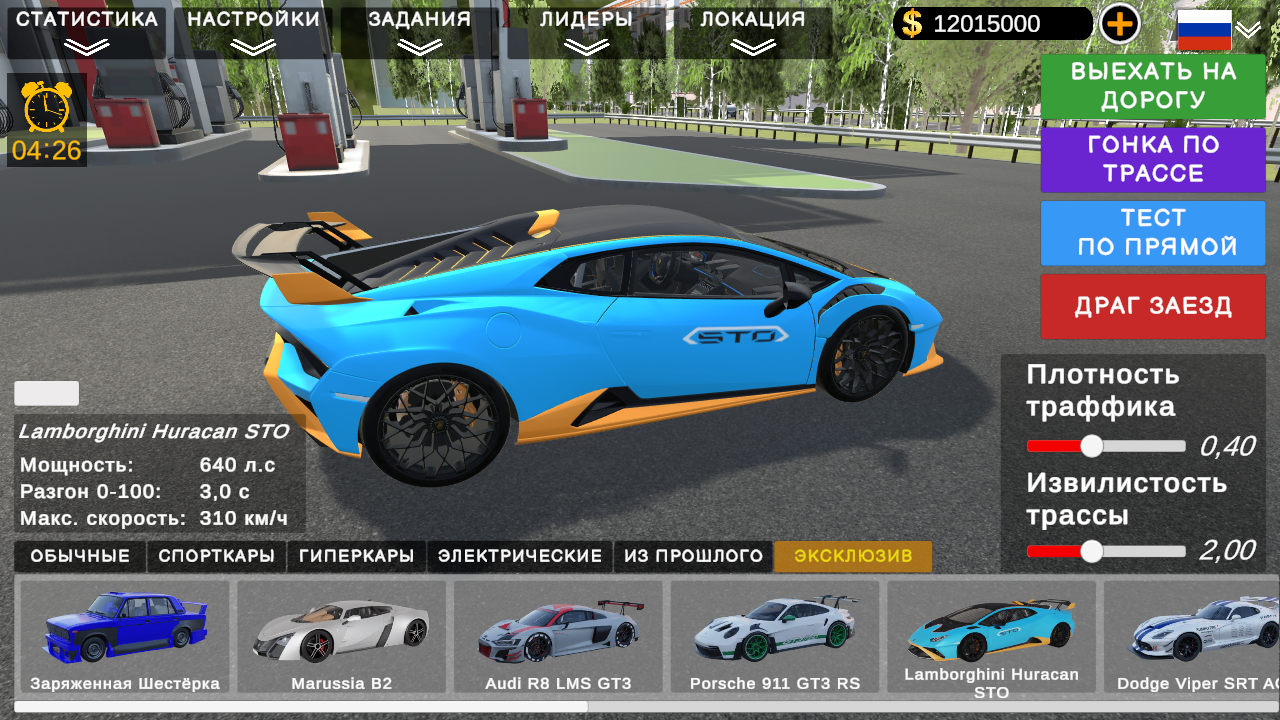
Task: Launch ТЕСТ ПО ПРЯМОЙ mode
Action: [1152, 232]
